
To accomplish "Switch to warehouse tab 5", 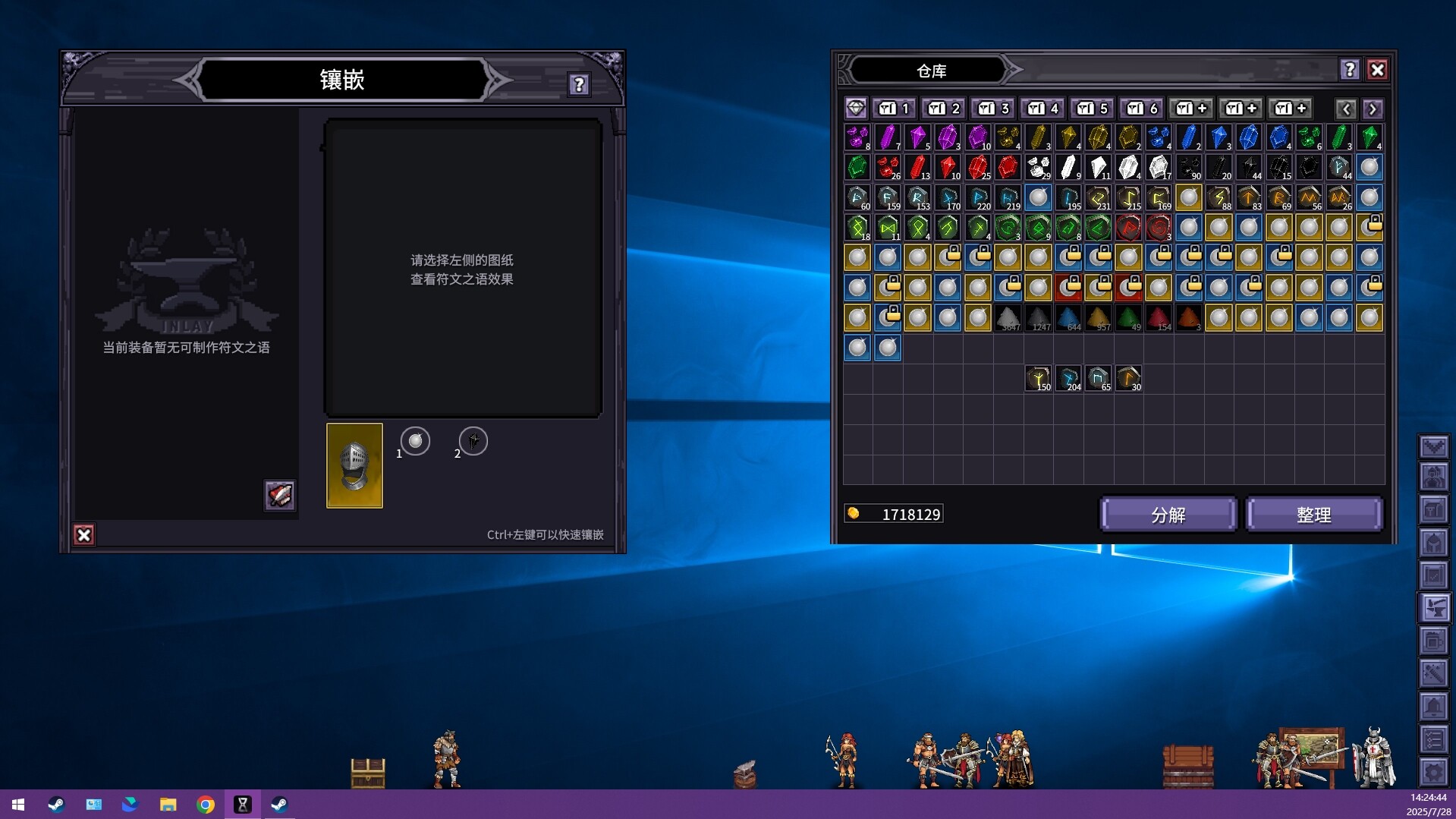I will tap(1092, 108).
